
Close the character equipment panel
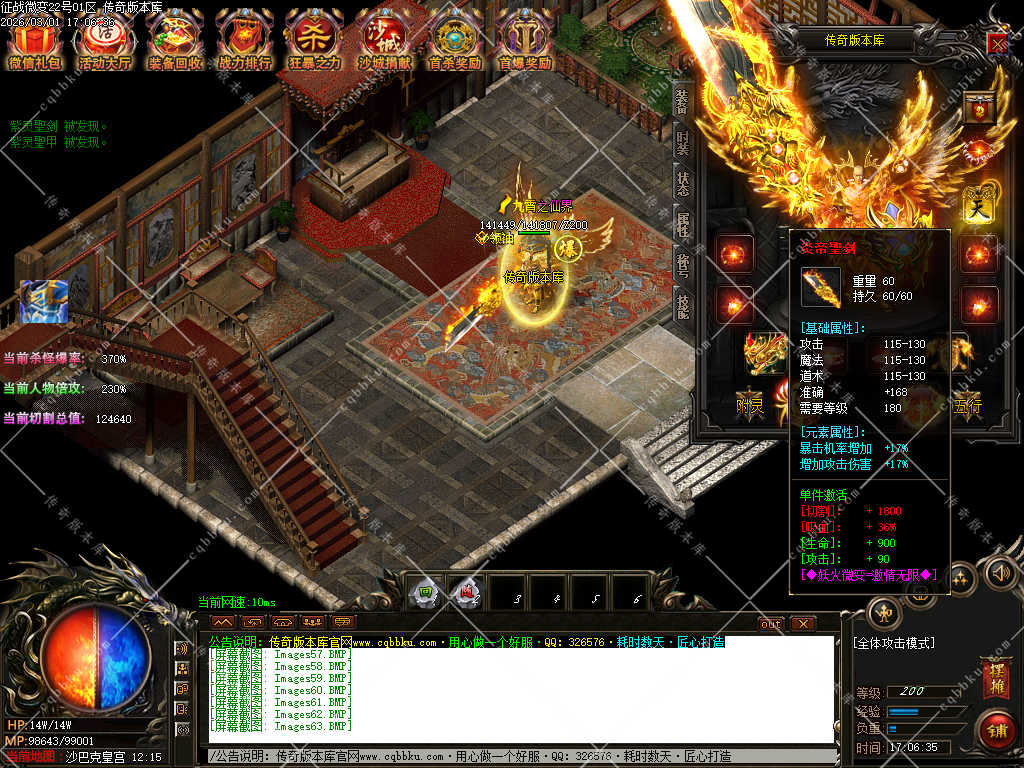coord(997,43)
